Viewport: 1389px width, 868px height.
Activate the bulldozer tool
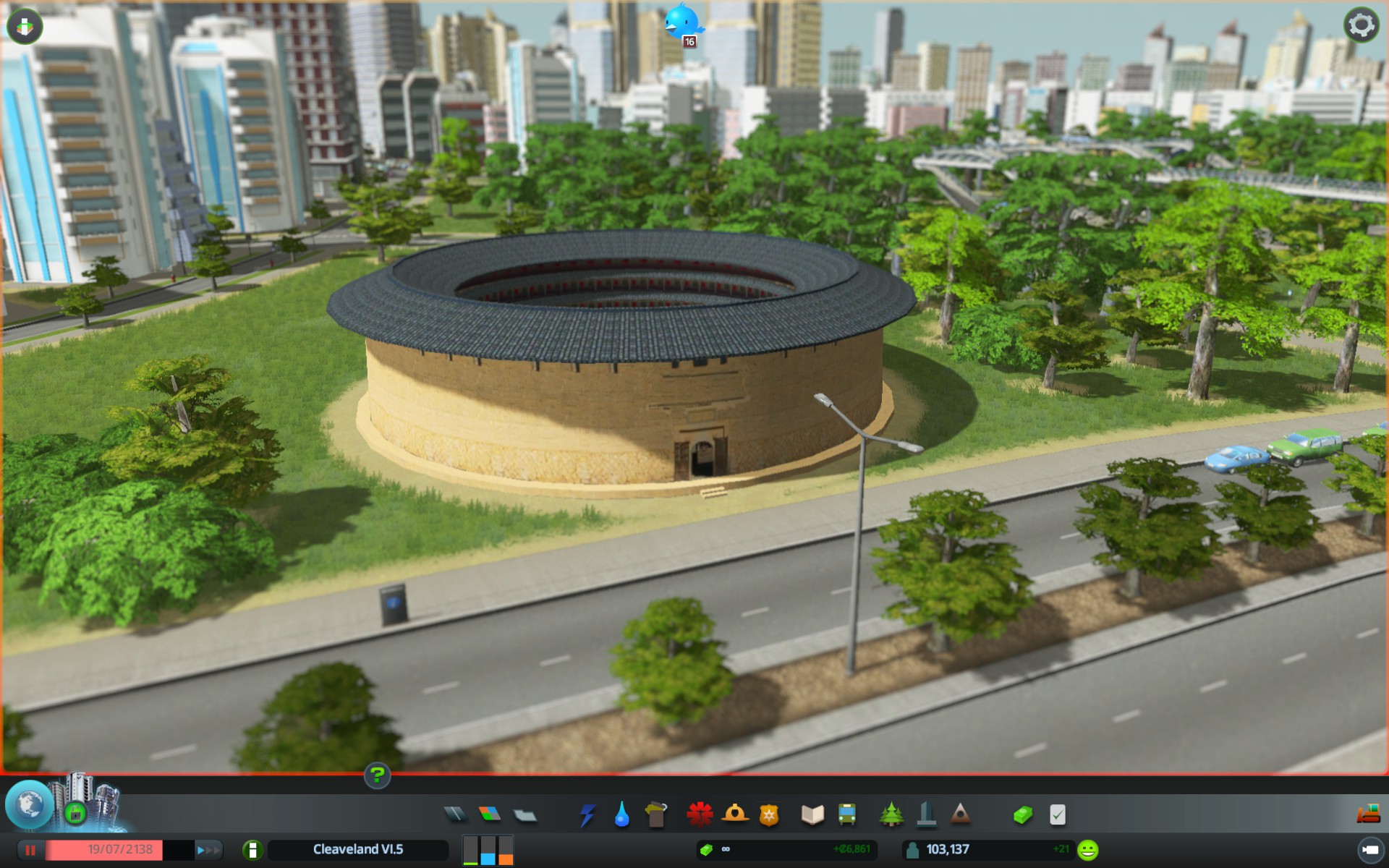[1368, 814]
